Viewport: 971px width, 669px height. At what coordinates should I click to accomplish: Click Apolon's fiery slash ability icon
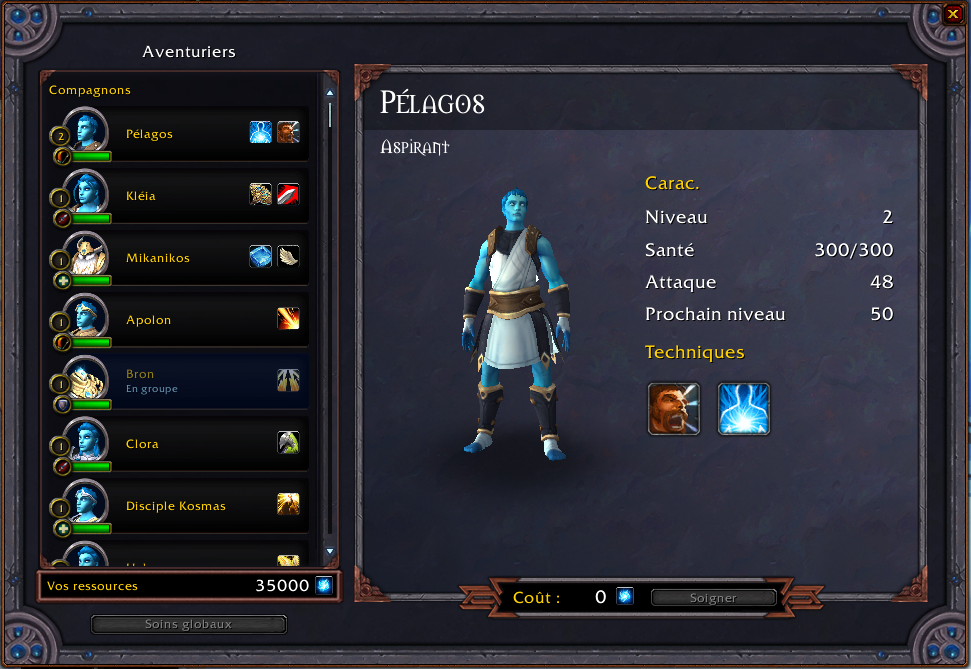tap(288, 319)
